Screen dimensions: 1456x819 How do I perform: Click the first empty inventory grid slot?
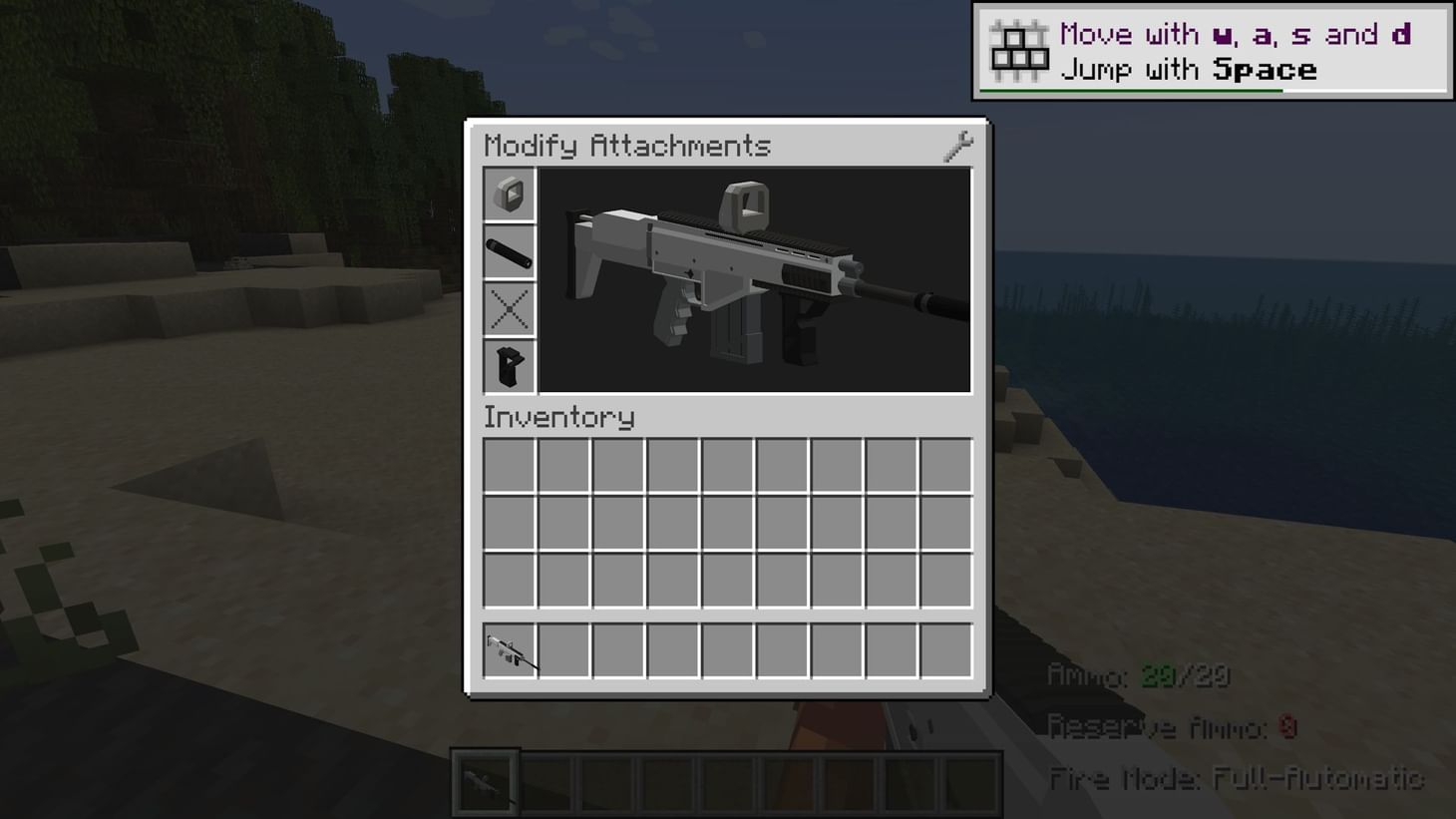point(510,465)
